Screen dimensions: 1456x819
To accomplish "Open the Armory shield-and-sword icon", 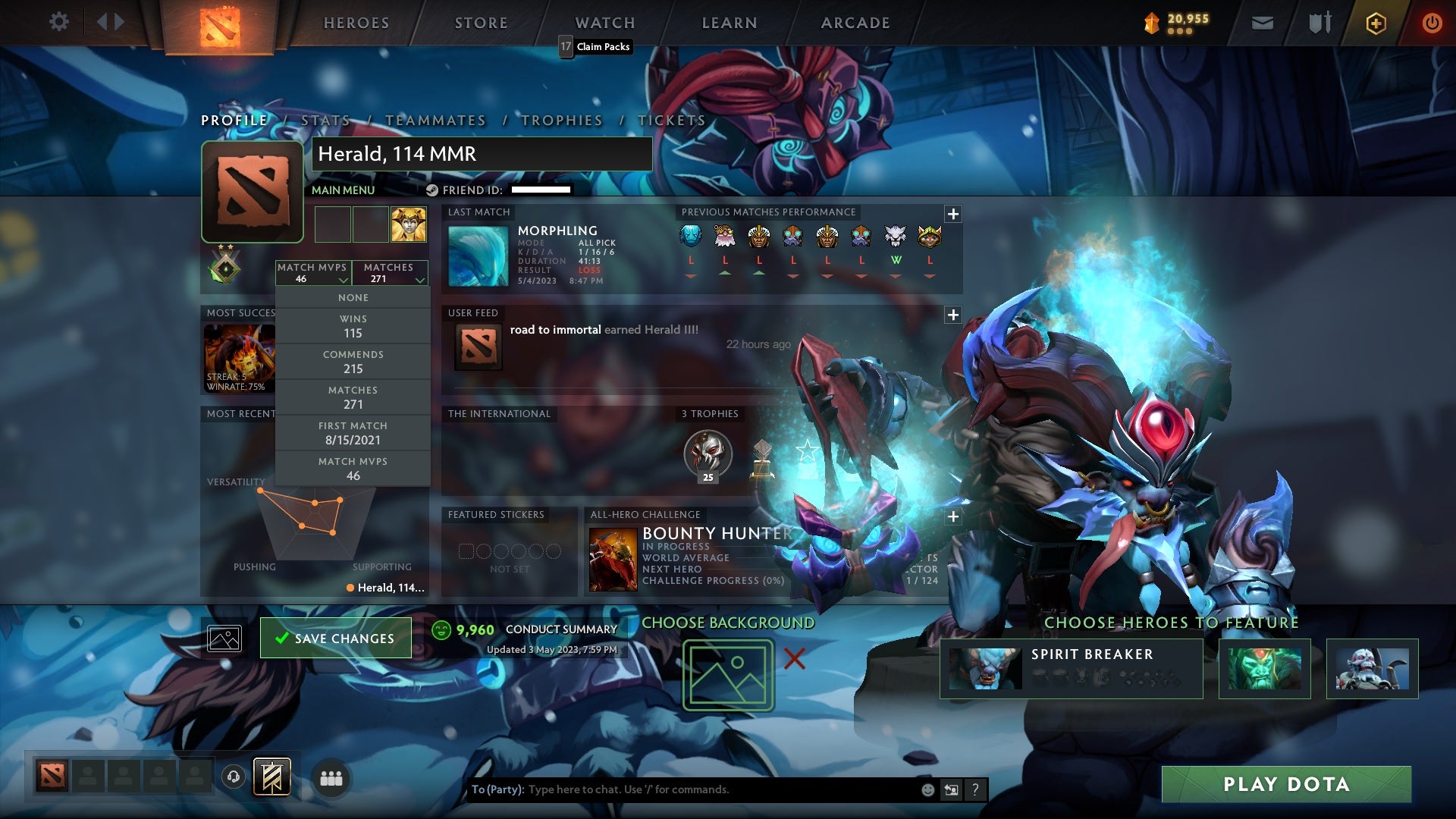I will [x=1319, y=22].
